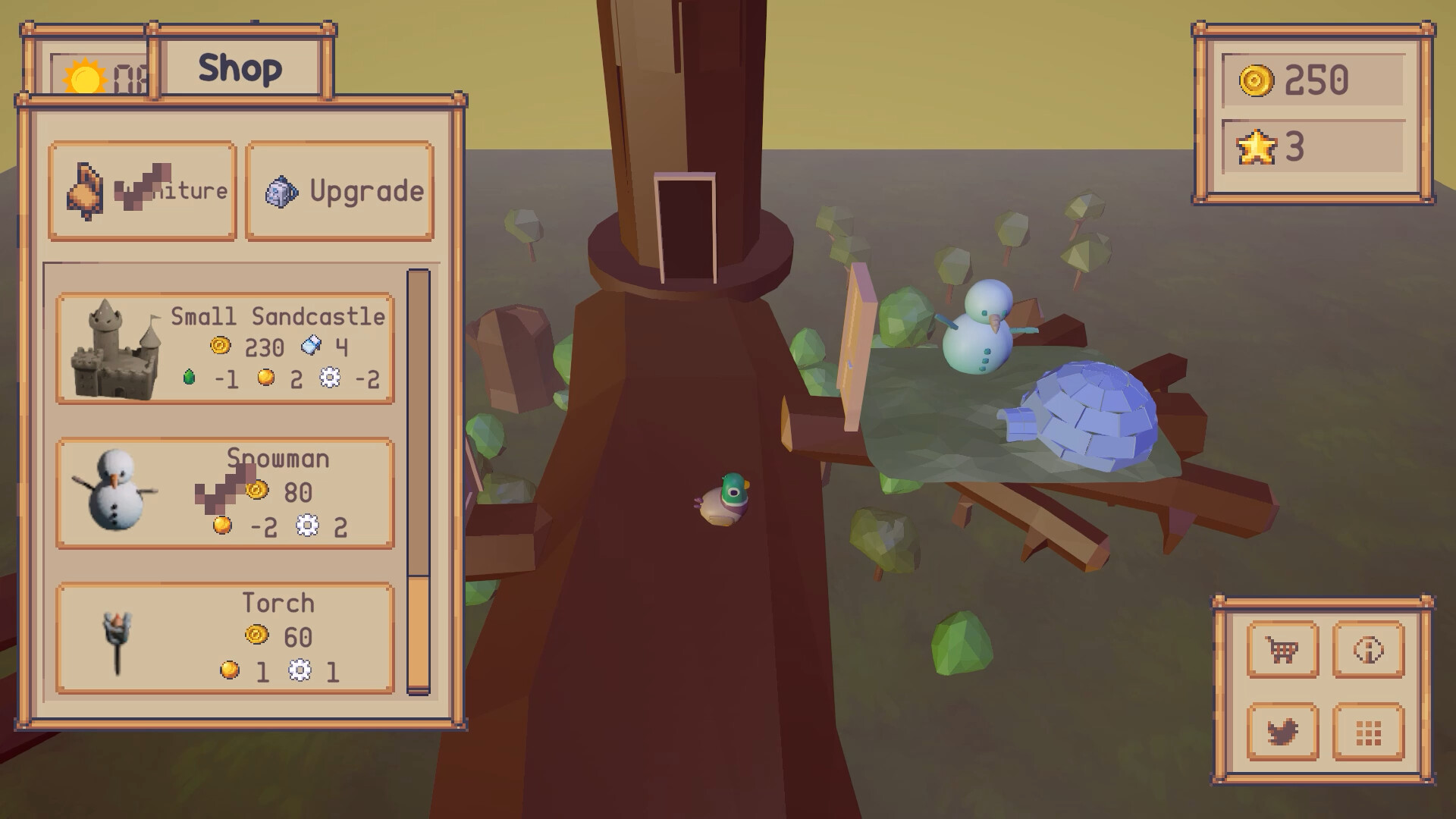This screenshot has height=819, width=1456.
Task: Click the bell icon on the Furniture tab
Action: tap(86, 190)
